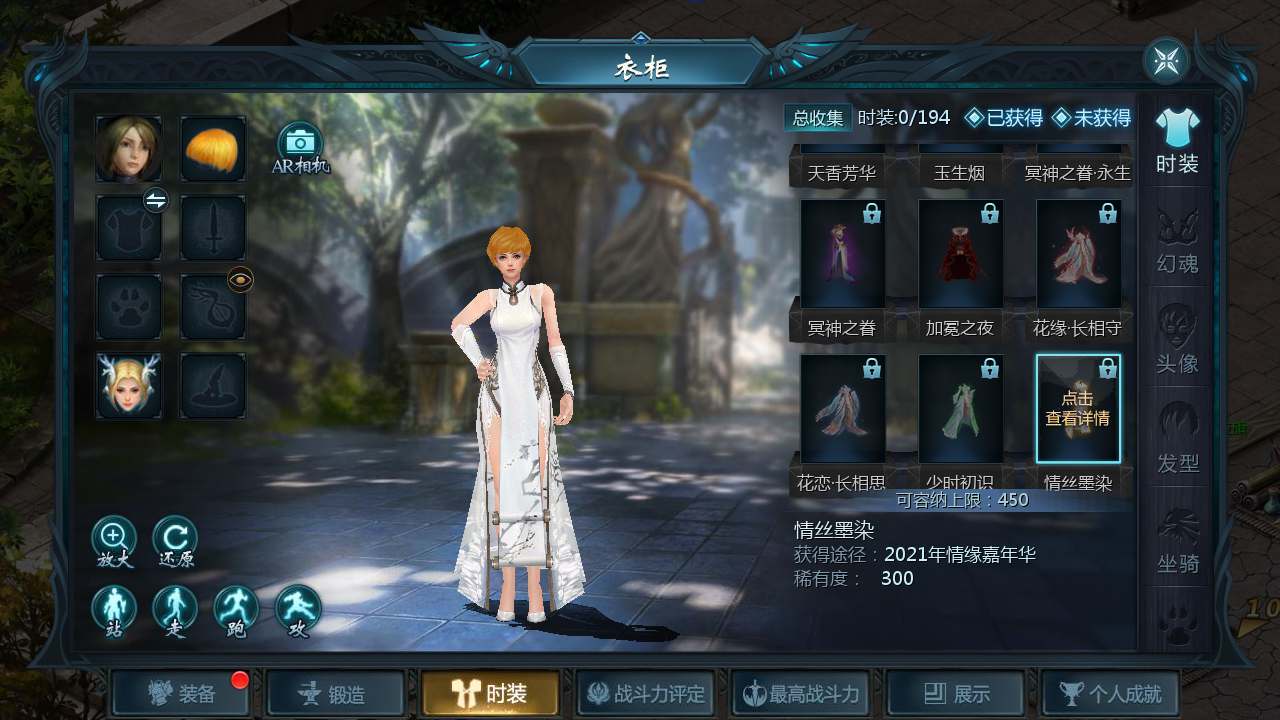Choose the 冥神之眷 outfit
The width and height of the screenshot is (1280, 720).
tap(843, 255)
